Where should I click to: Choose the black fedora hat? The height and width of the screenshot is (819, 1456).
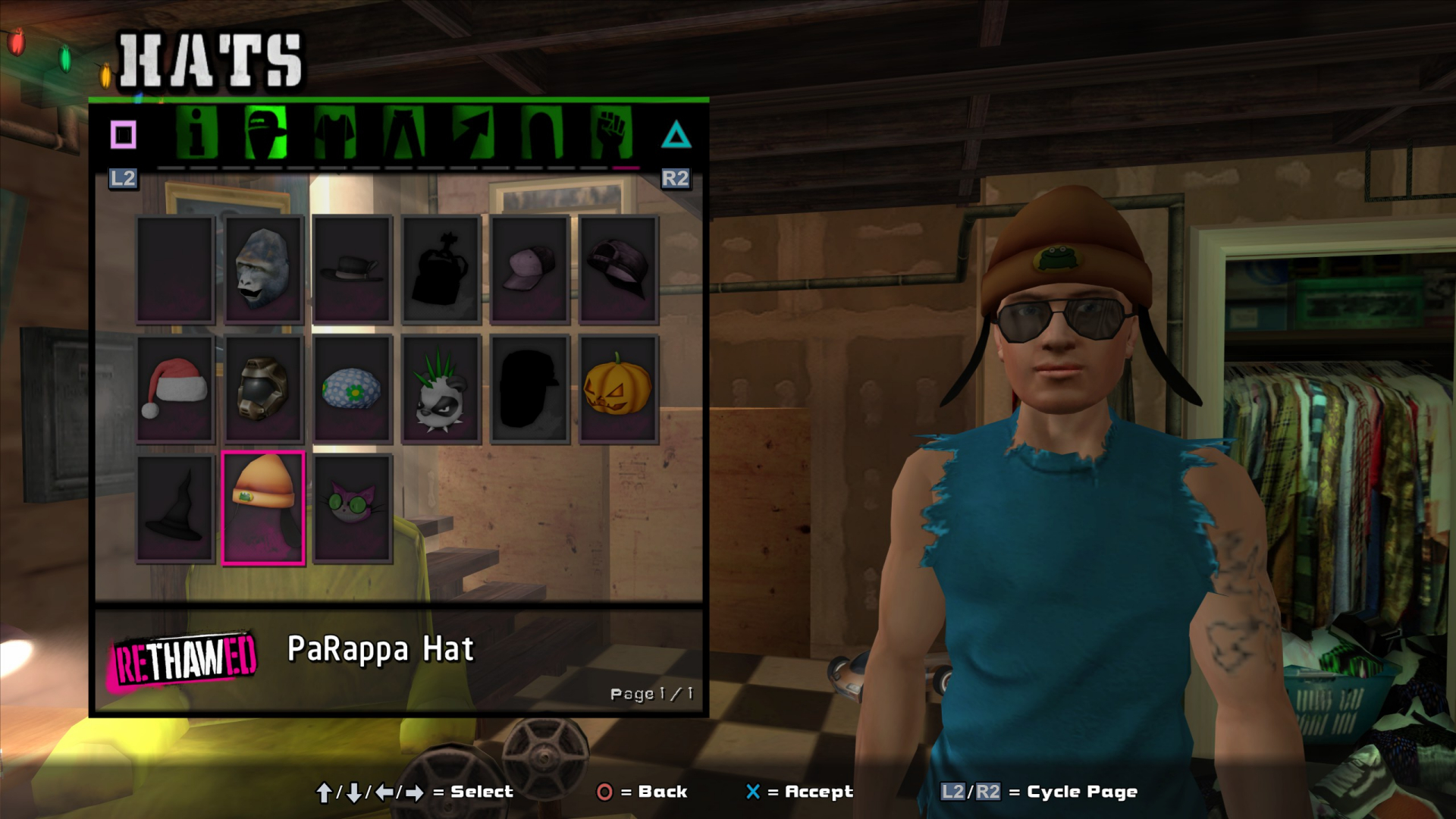tap(352, 270)
